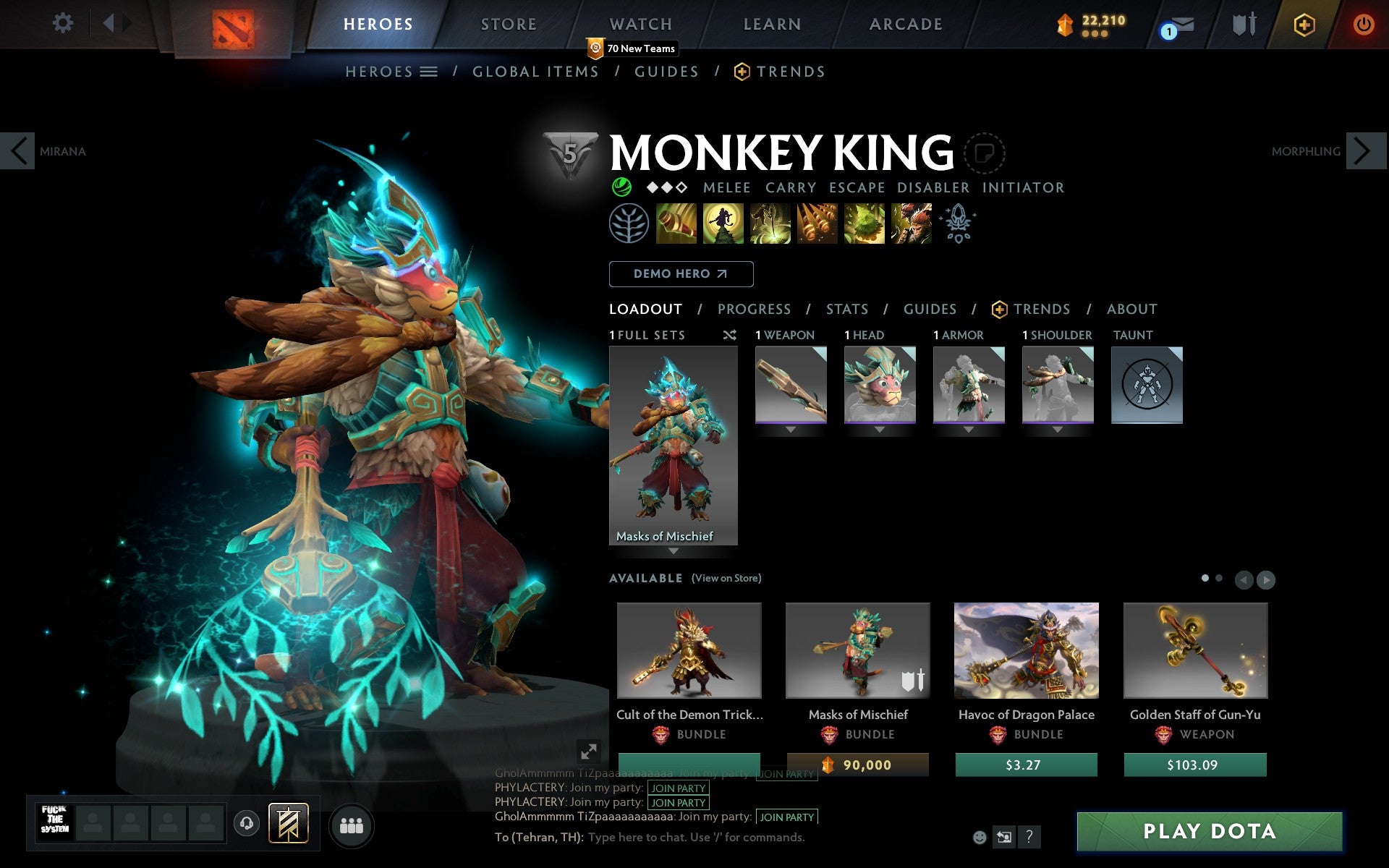Select the Tree Dance ability icon

[x=723, y=224]
